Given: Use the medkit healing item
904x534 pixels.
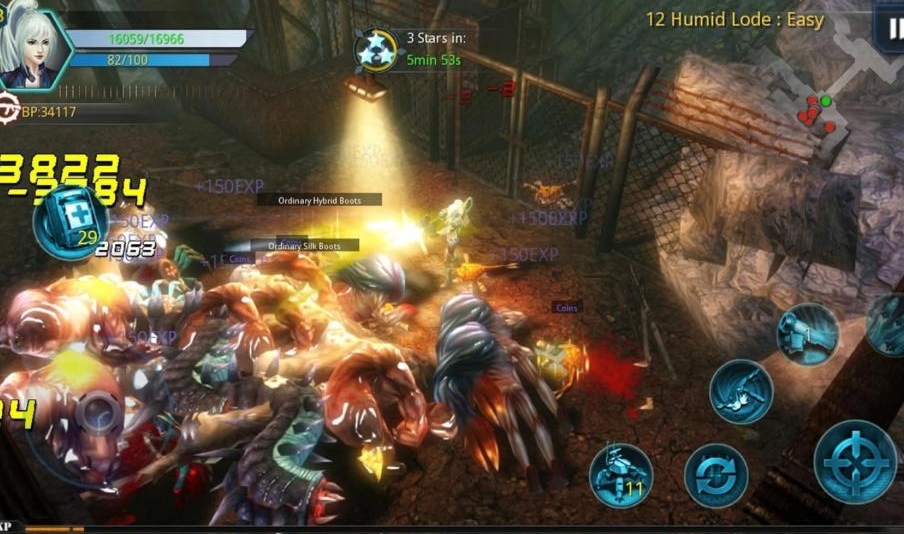Looking at the screenshot, I should coord(70,221).
